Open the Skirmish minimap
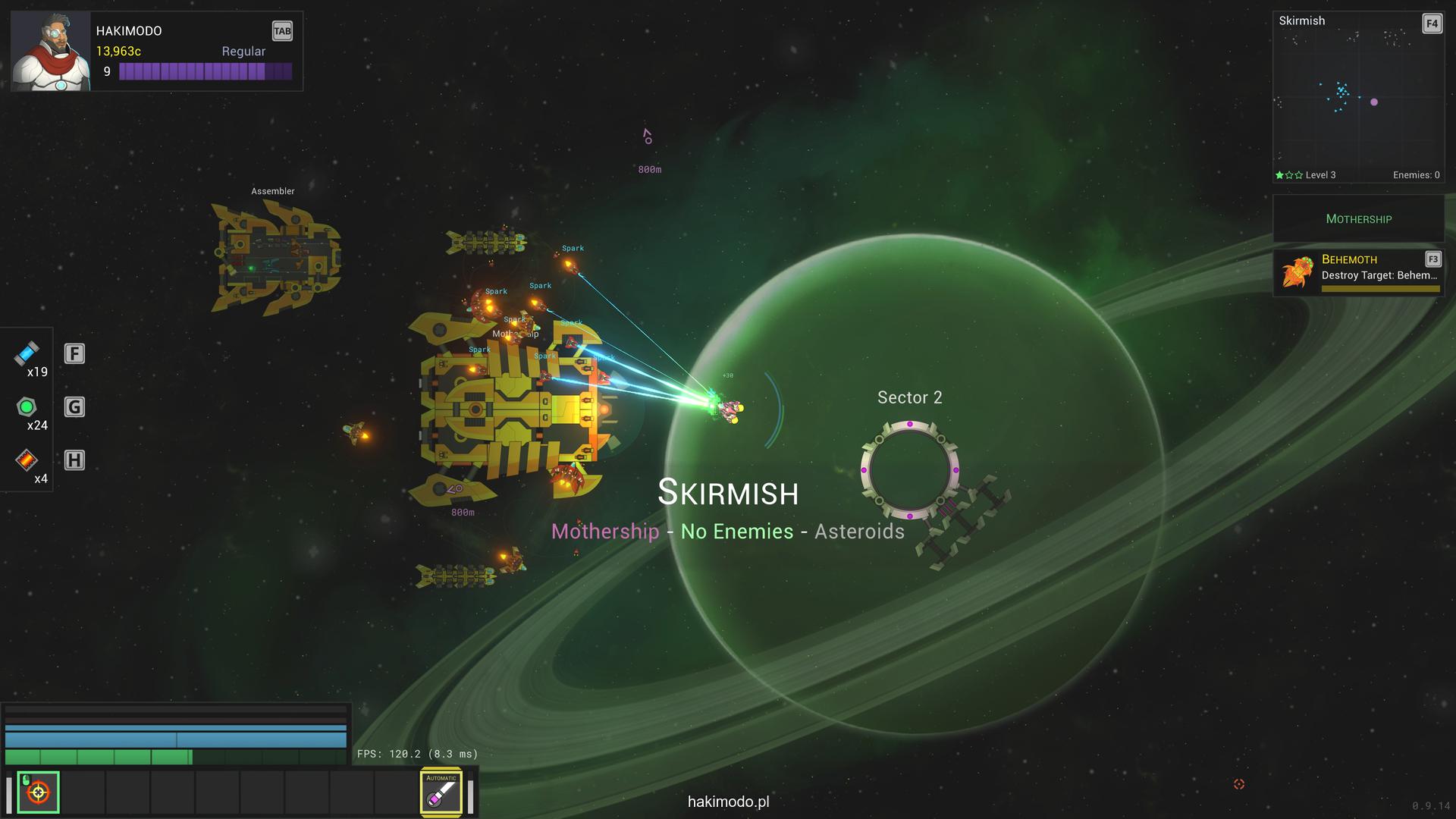Image resolution: width=1456 pixels, height=819 pixels. point(1357,97)
